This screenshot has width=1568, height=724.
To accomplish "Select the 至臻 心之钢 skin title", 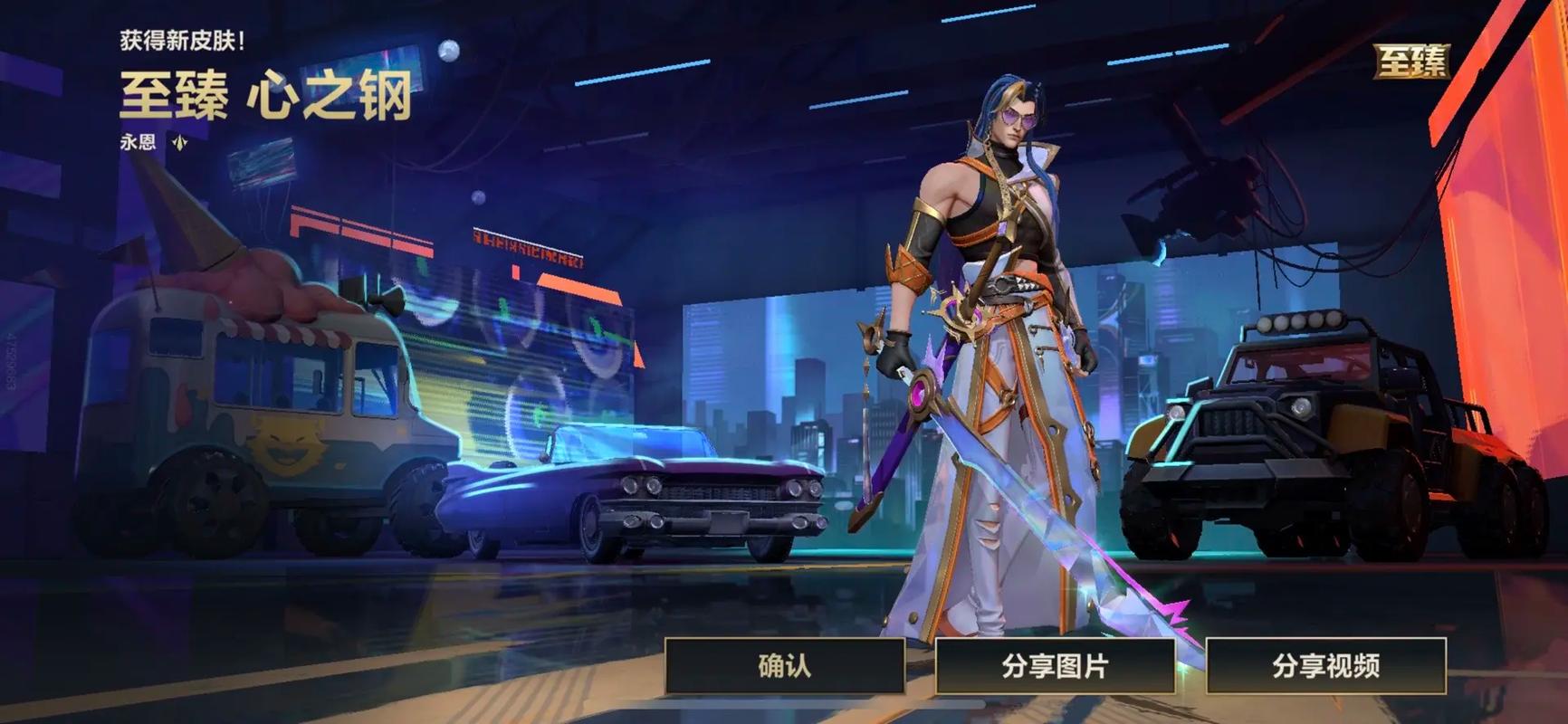I will pos(265,97).
